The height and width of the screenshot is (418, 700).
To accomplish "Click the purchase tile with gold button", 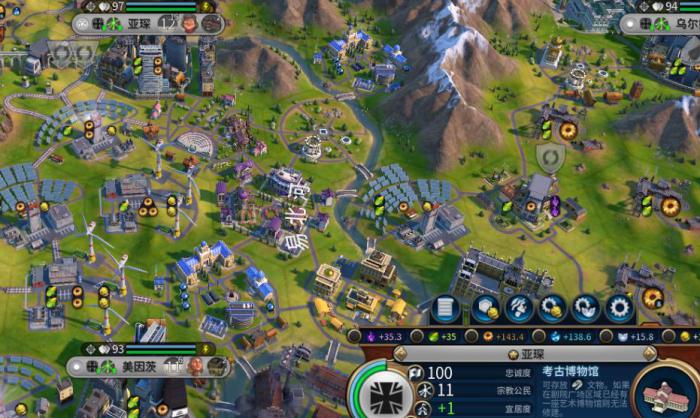I will coord(485,307).
